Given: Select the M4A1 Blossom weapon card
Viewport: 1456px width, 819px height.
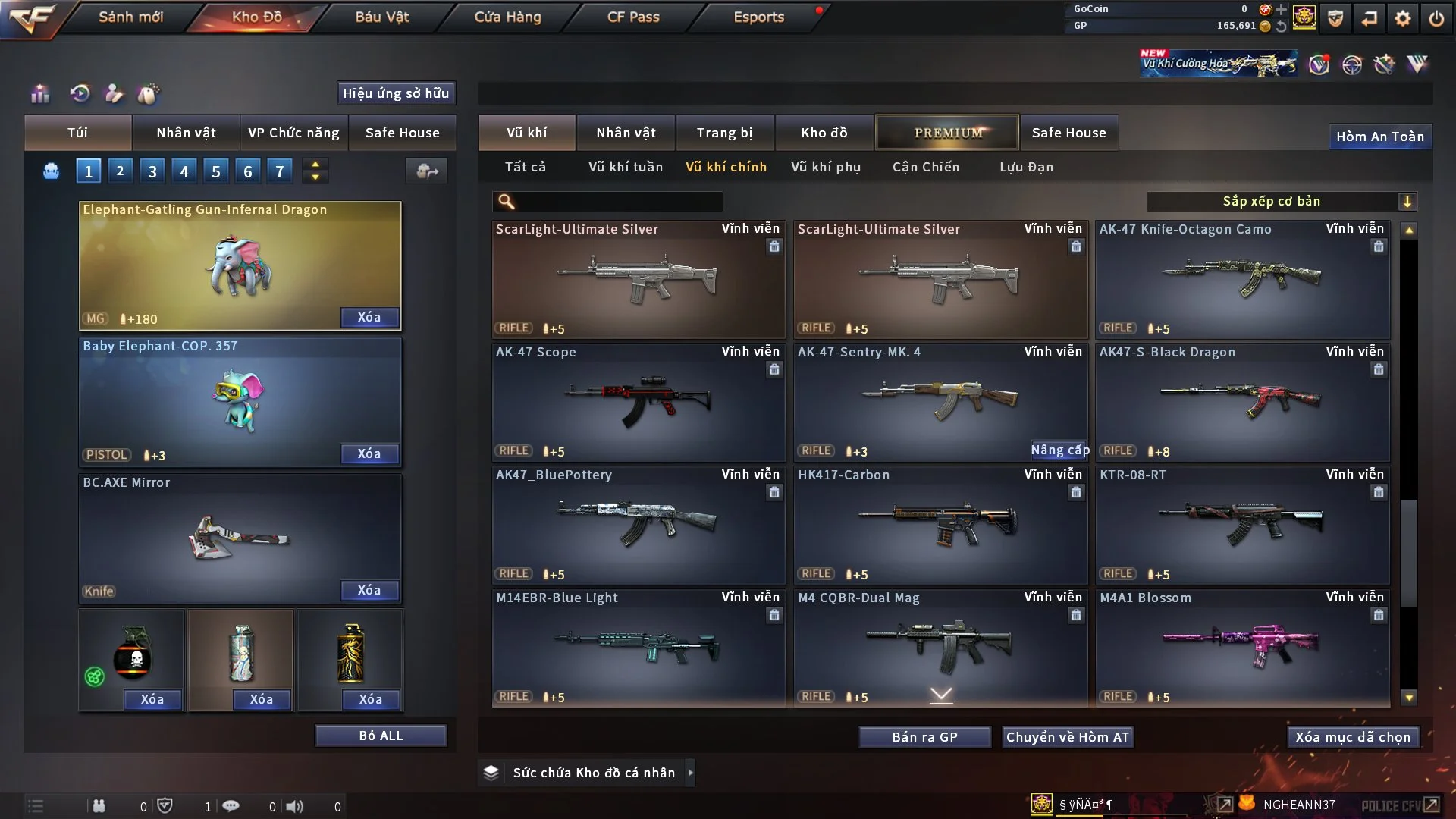Looking at the screenshot, I should 1242,648.
